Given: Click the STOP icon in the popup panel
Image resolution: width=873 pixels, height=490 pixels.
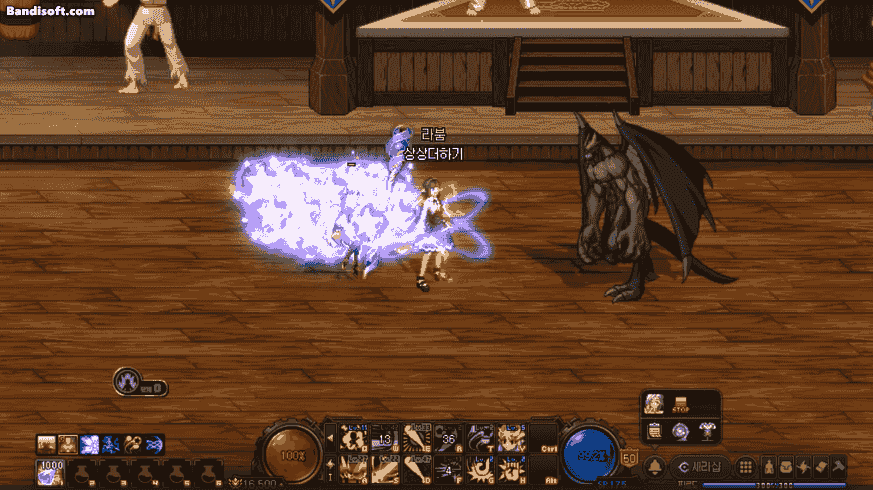Looking at the screenshot, I should click(x=682, y=404).
